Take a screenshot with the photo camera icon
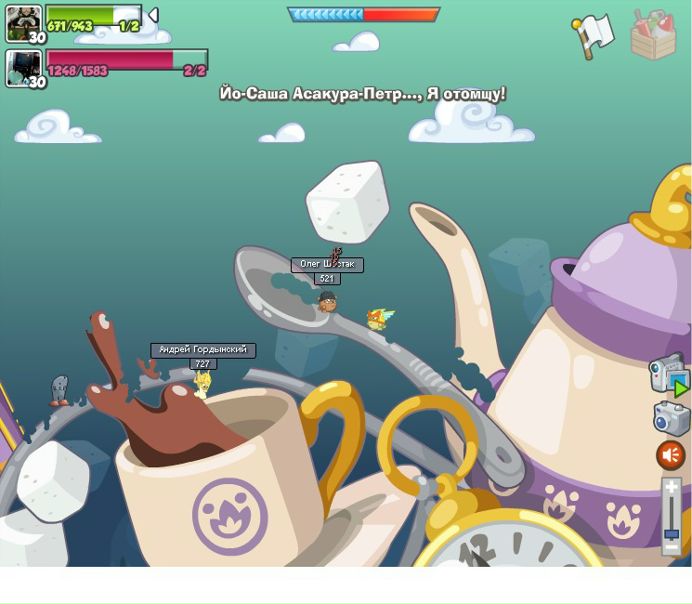 [671, 418]
